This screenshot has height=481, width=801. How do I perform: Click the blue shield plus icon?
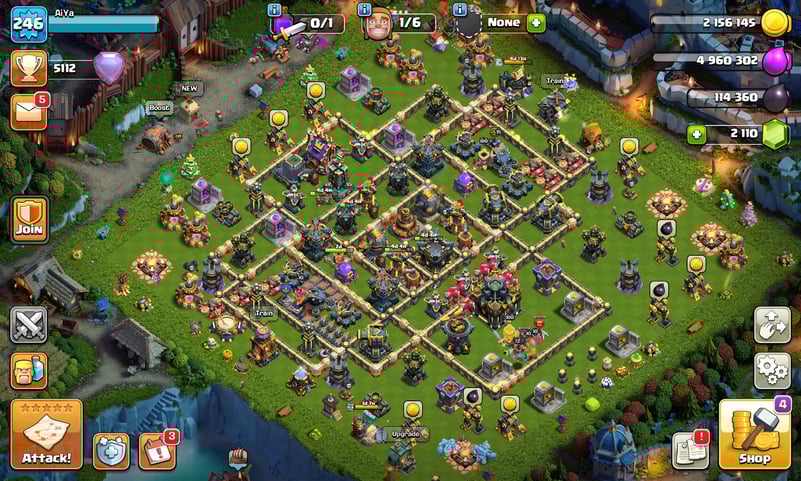tap(110, 451)
